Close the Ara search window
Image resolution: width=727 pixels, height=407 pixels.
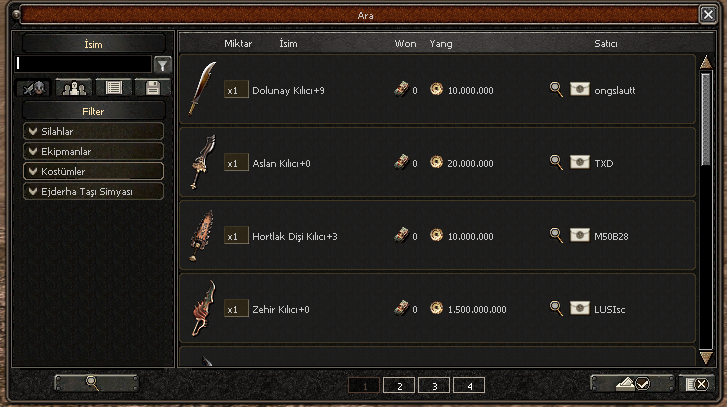point(707,15)
